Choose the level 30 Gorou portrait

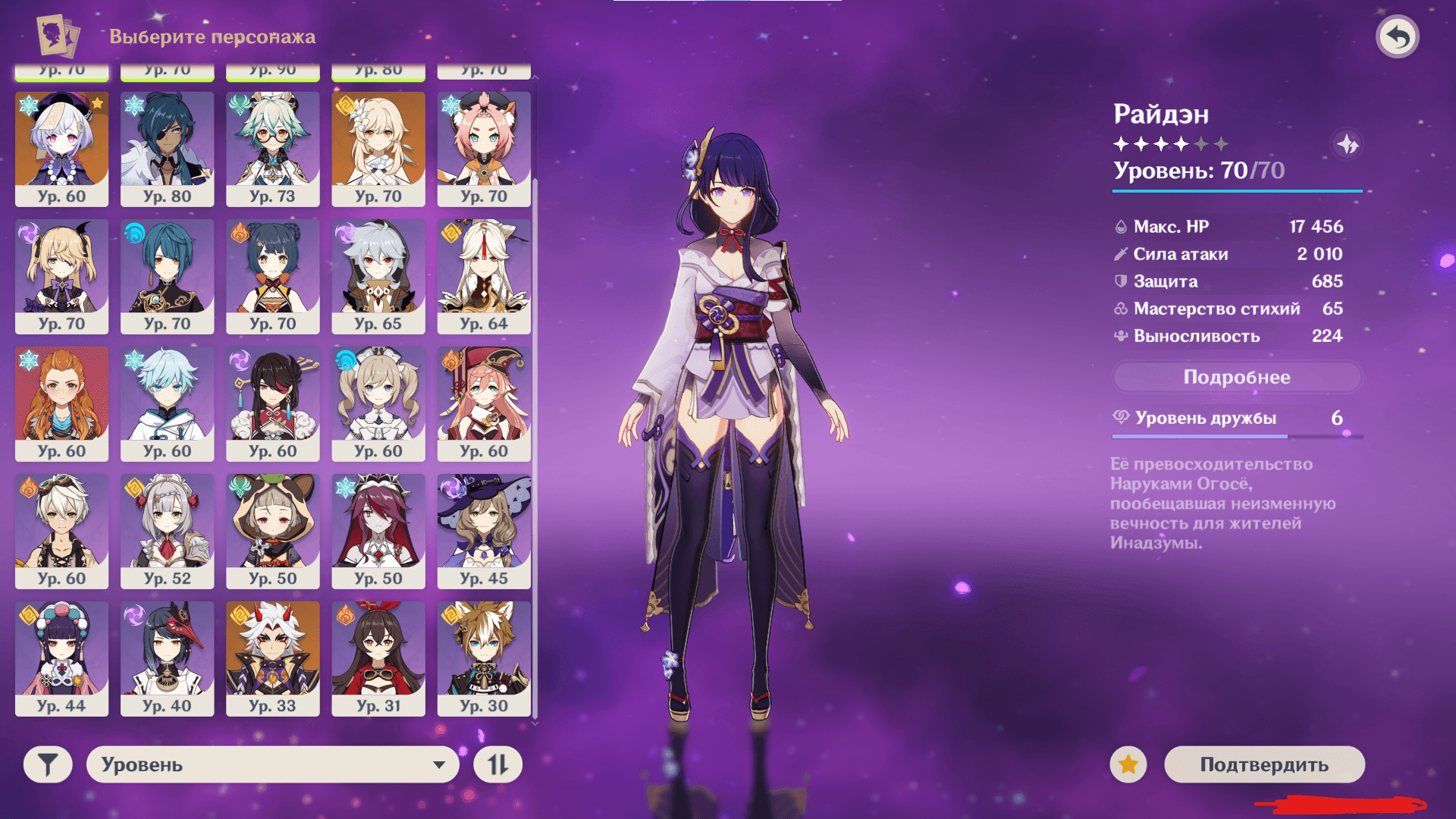pos(484,658)
